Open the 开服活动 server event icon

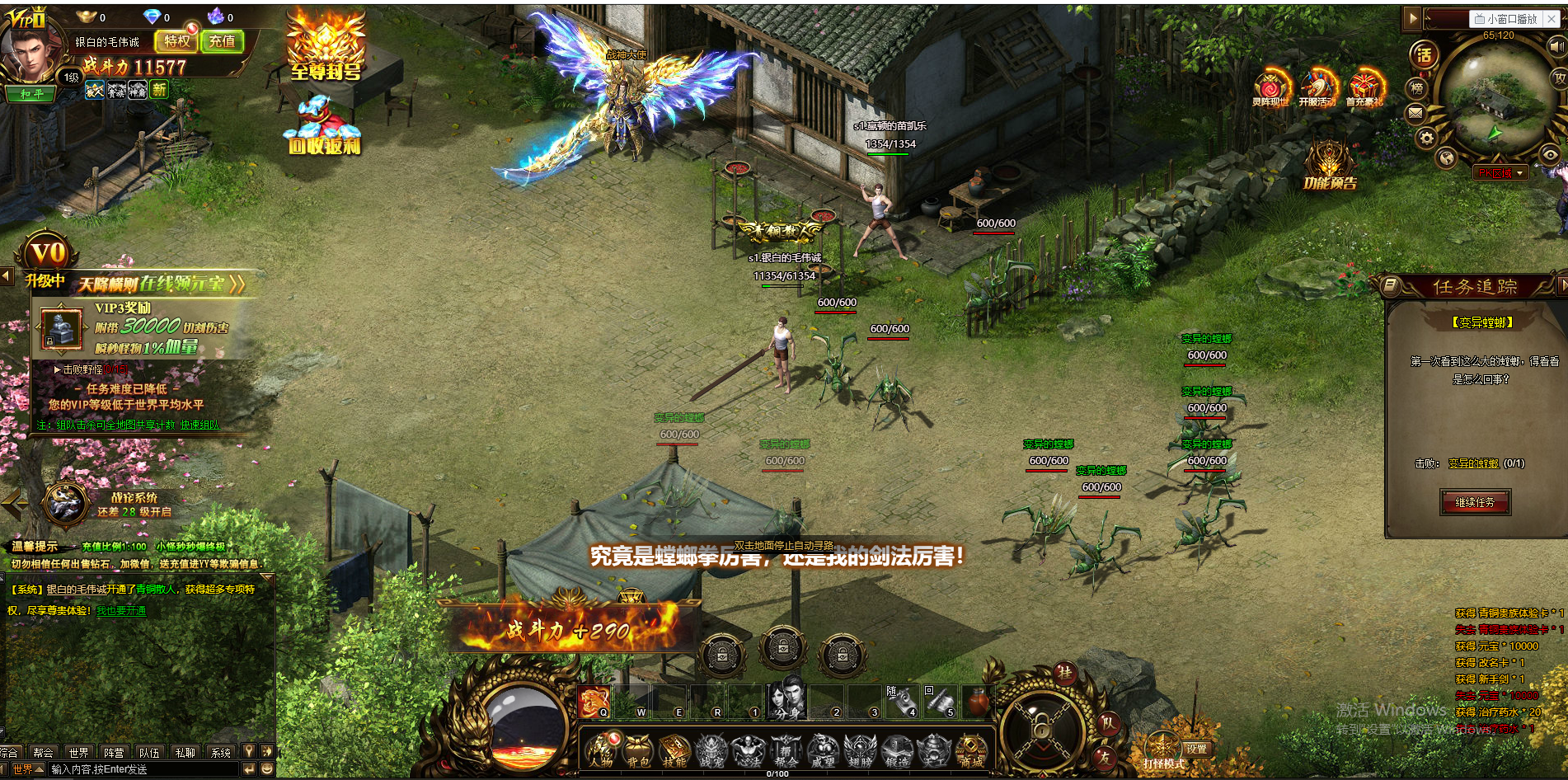[x=1317, y=89]
